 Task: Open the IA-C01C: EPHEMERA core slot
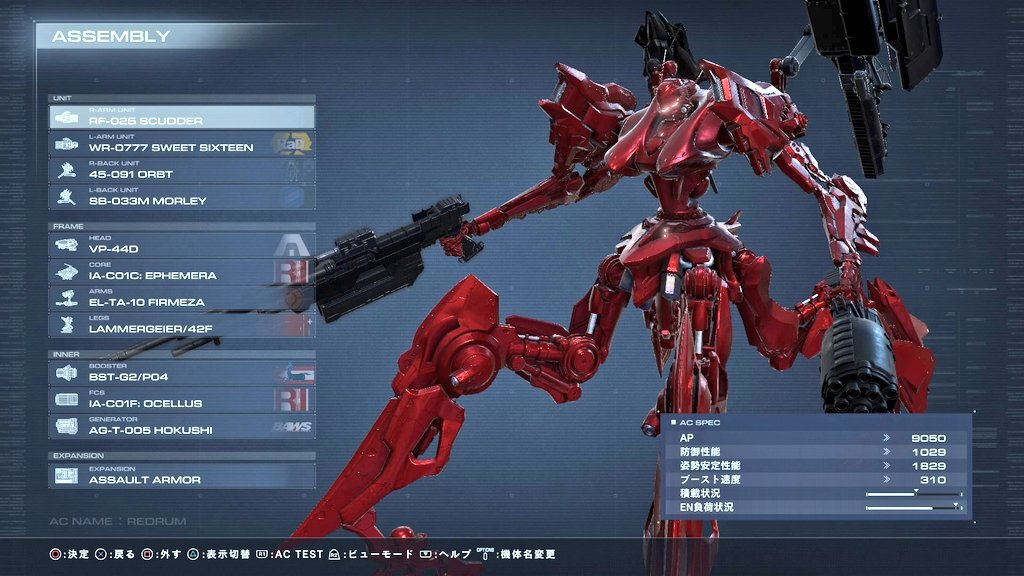tap(181, 272)
